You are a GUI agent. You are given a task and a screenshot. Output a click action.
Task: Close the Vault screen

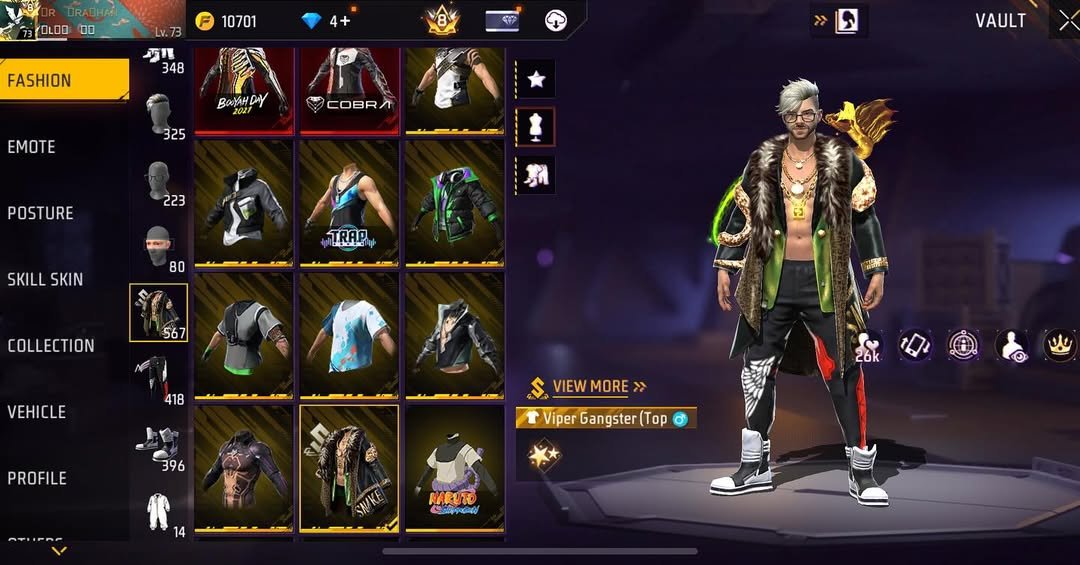[1067, 21]
